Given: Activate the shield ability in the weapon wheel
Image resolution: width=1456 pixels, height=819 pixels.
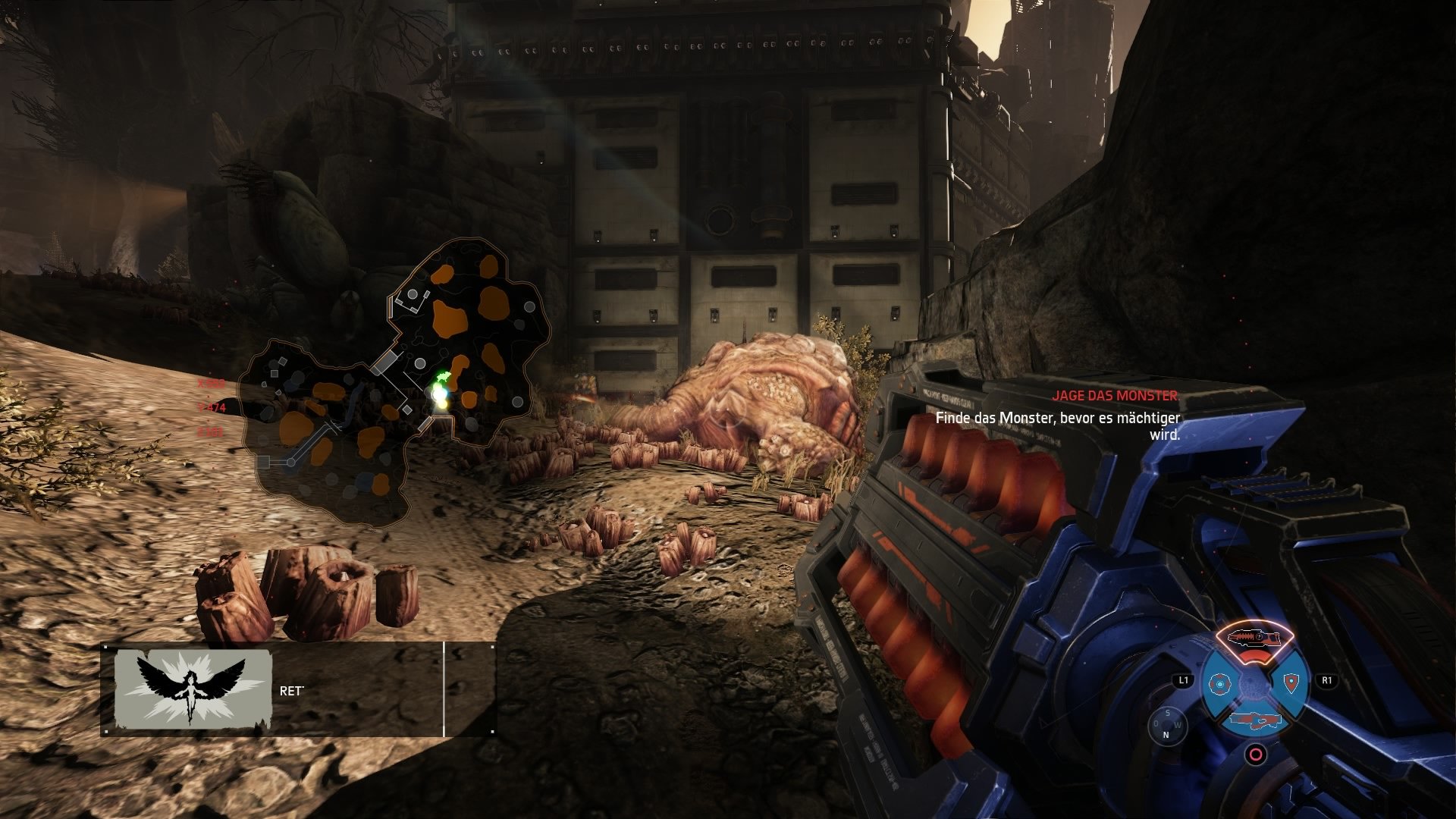Looking at the screenshot, I should (x=1291, y=683).
